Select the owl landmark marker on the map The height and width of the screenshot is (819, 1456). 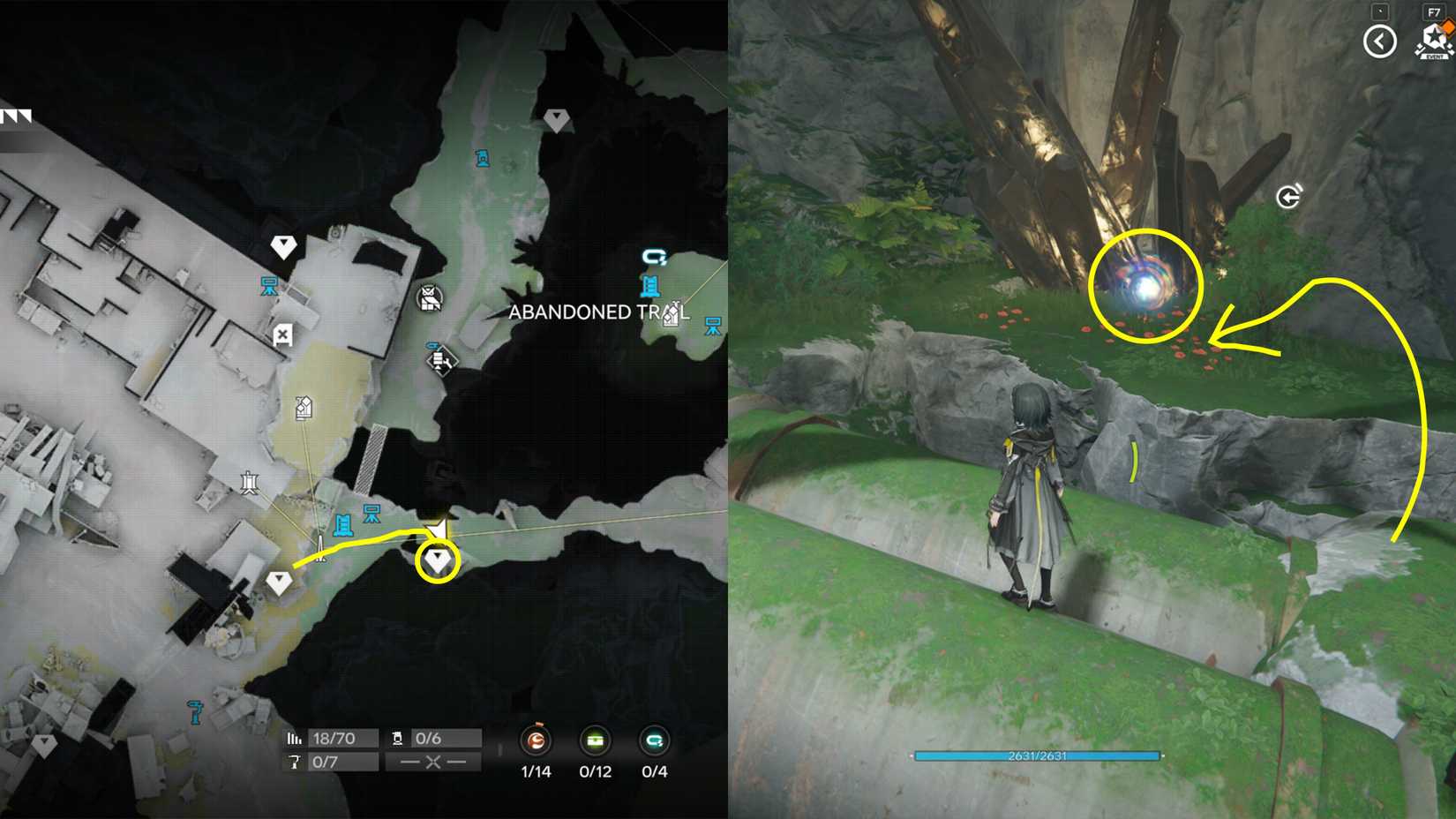[x=431, y=297]
